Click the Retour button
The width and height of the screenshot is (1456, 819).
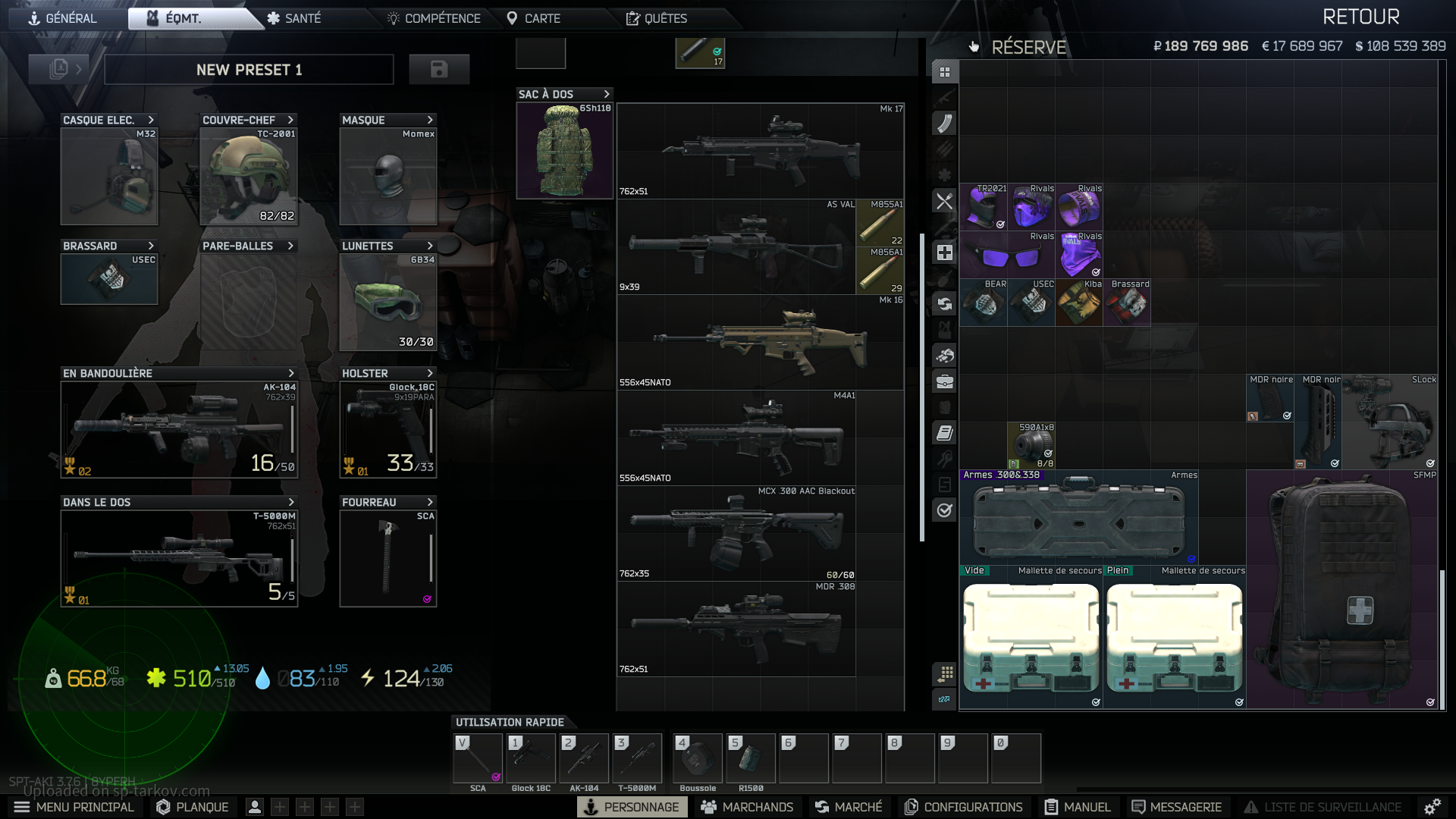point(1360,17)
